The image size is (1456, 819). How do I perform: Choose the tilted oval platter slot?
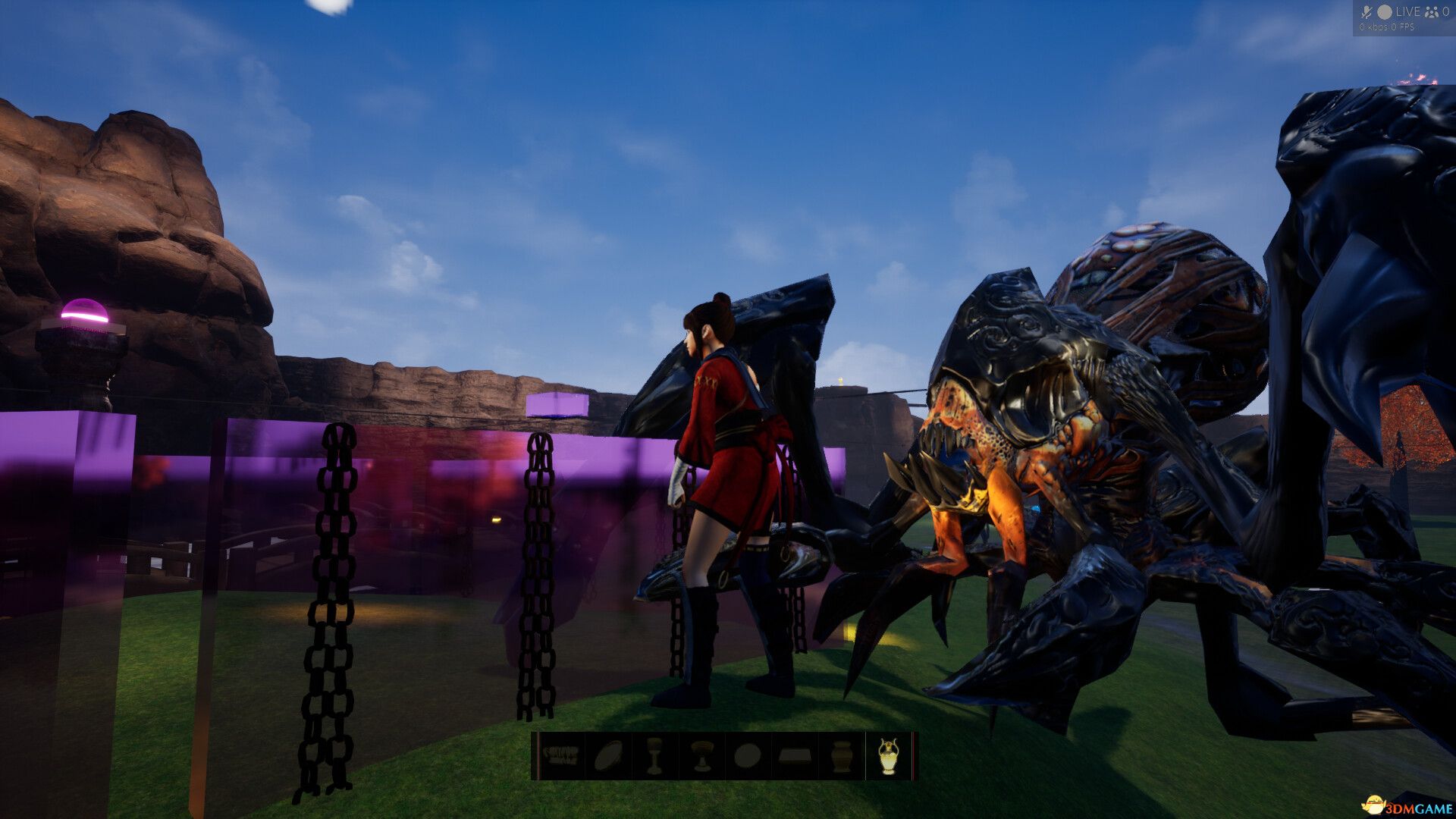click(608, 756)
